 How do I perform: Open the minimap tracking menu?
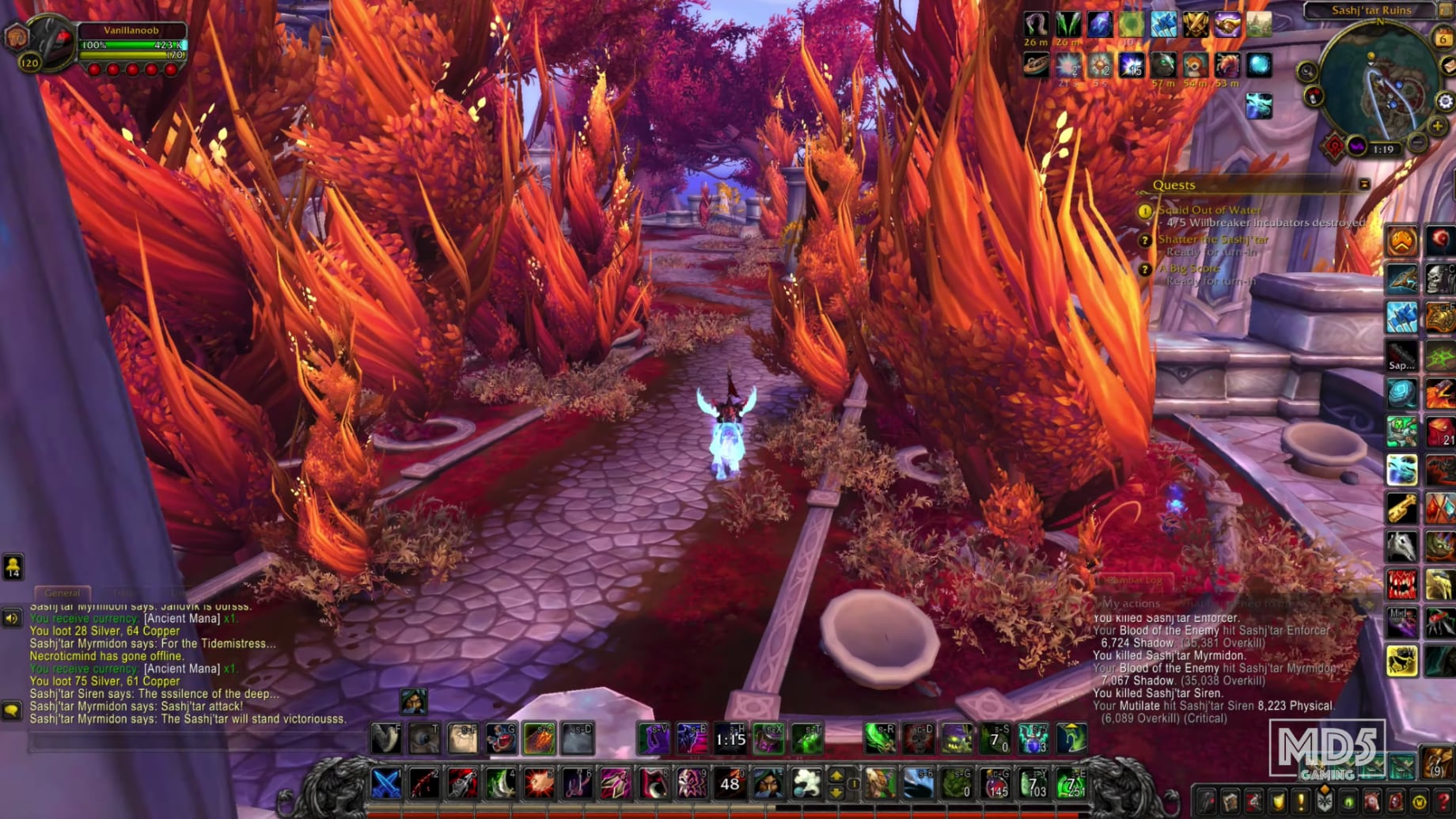(1305, 70)
